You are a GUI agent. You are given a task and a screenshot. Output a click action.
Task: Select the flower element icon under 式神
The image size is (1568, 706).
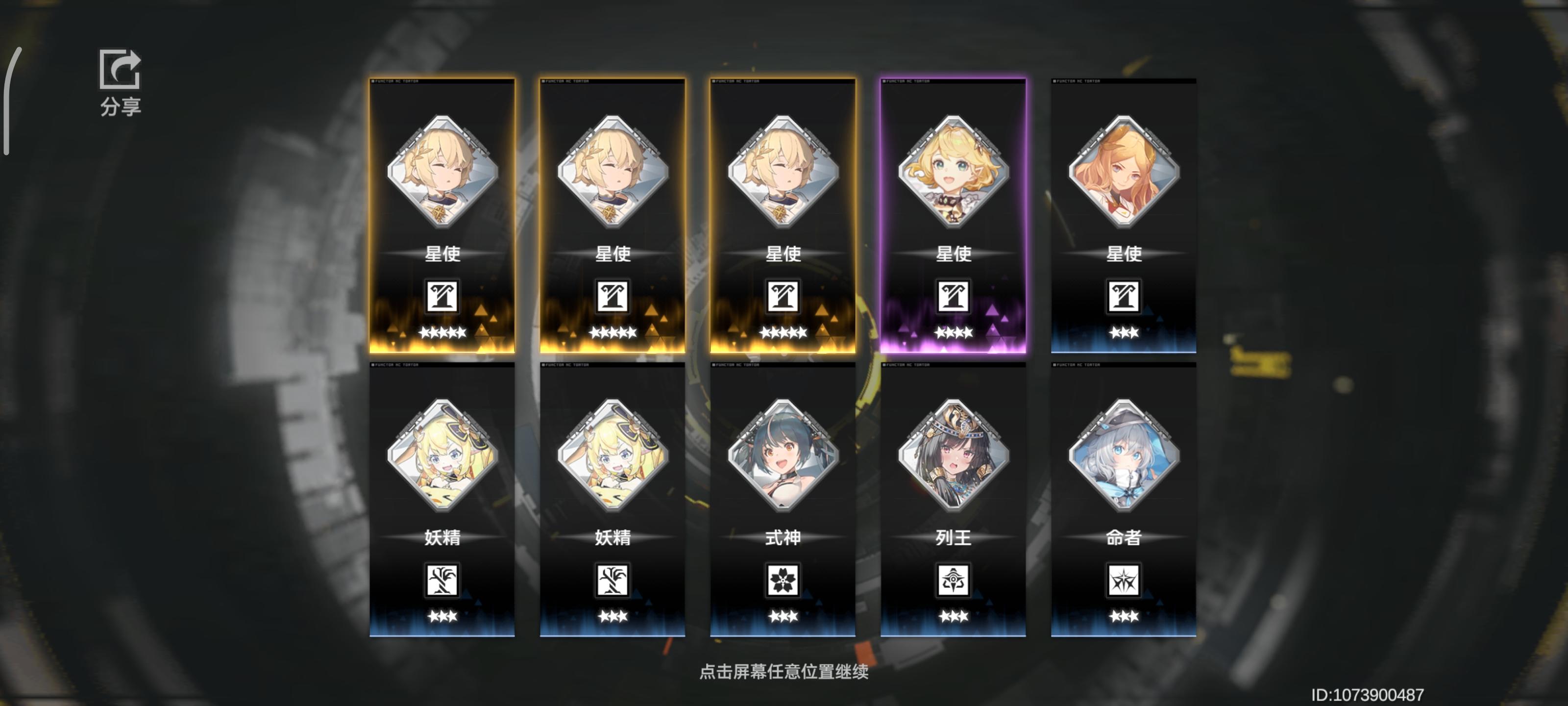click(x=783, y=580)
